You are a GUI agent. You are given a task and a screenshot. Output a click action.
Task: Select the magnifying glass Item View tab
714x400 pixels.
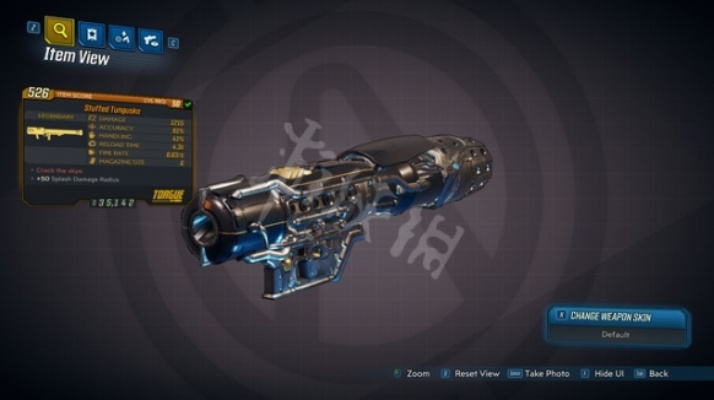pos(60,31)
